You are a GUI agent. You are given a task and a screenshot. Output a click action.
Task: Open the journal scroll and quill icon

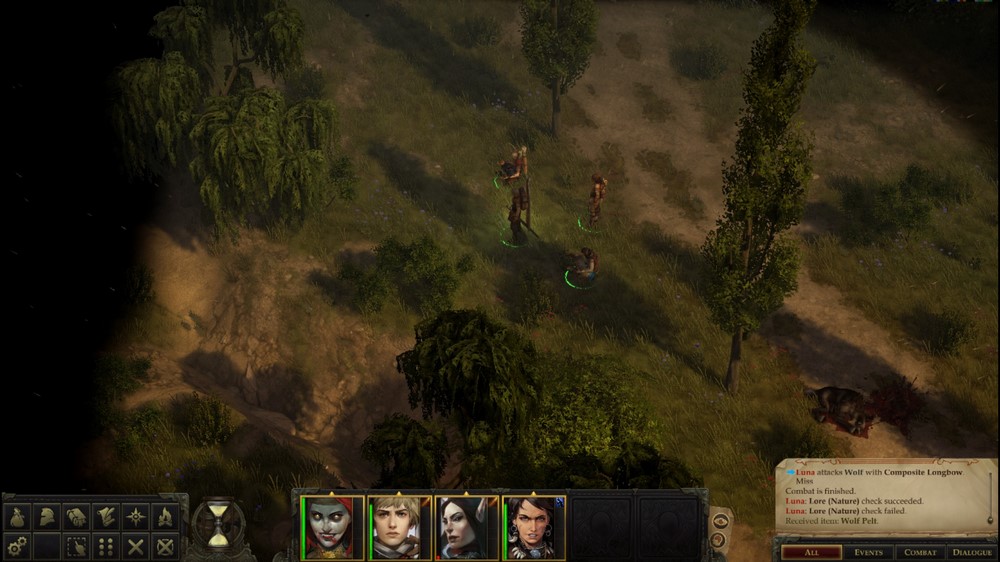point(106,517)
